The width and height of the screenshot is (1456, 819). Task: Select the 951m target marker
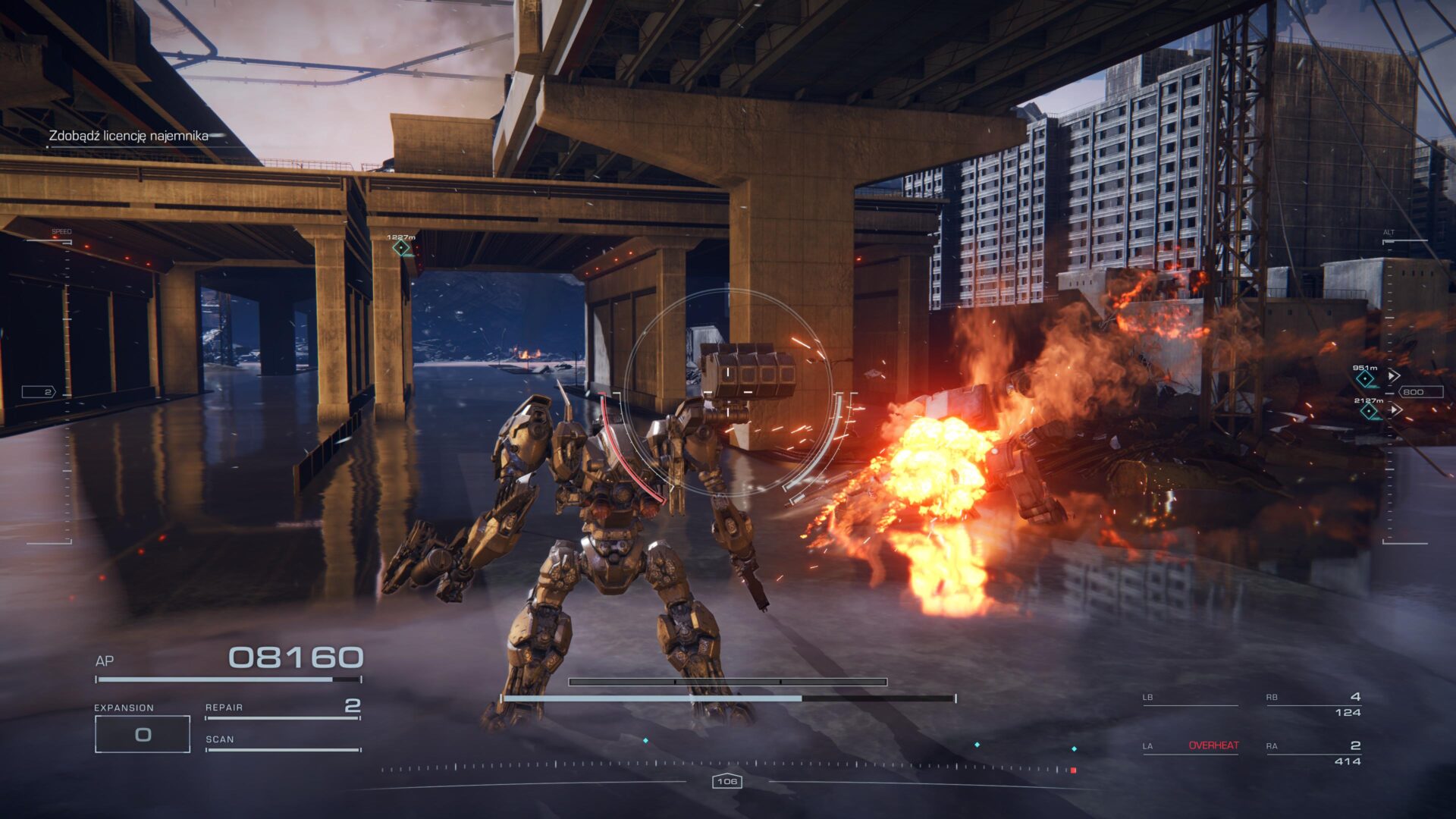[x=1366, y=377]
